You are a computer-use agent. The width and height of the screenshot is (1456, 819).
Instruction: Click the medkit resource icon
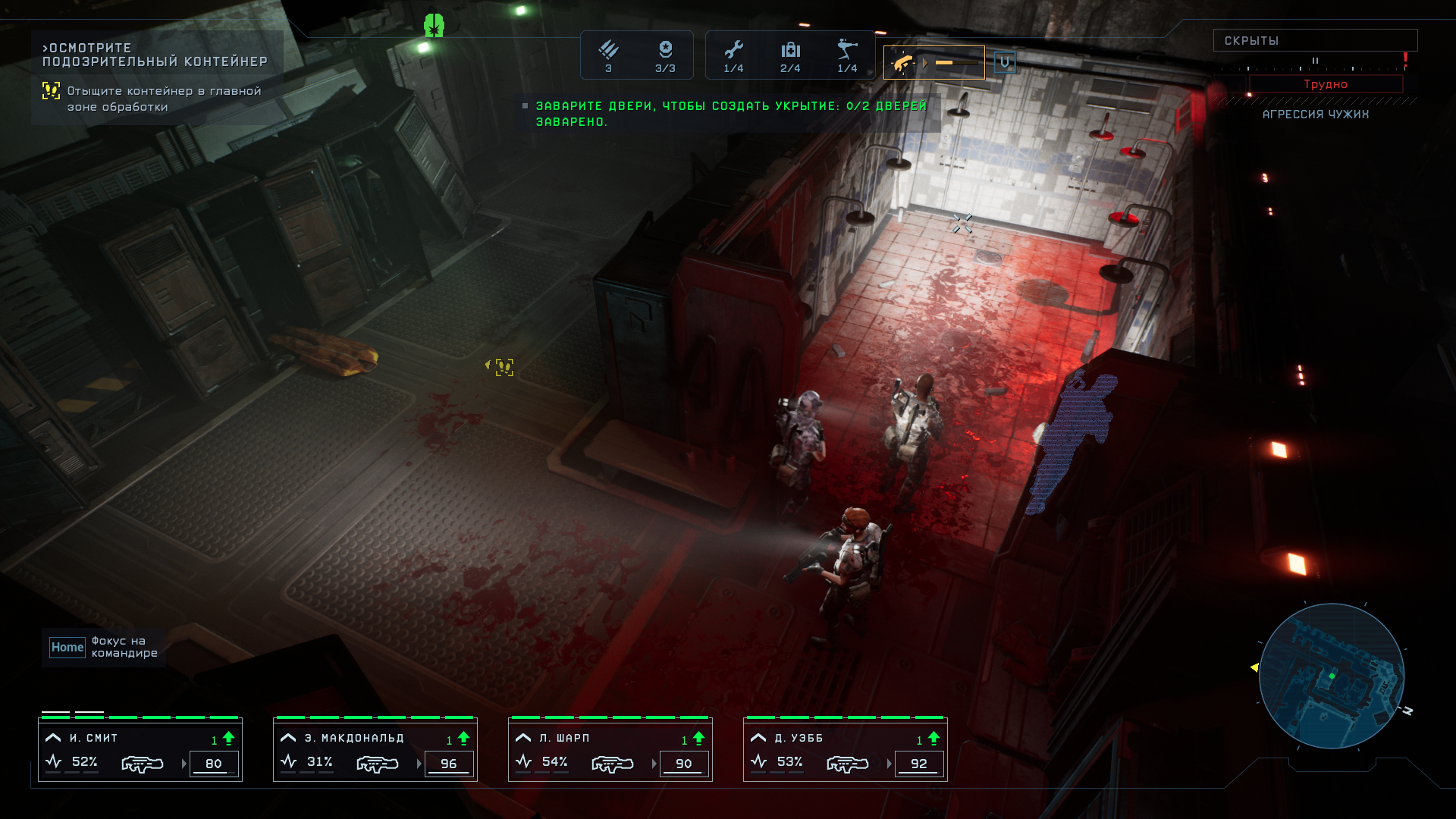click(x=790, y=51)
